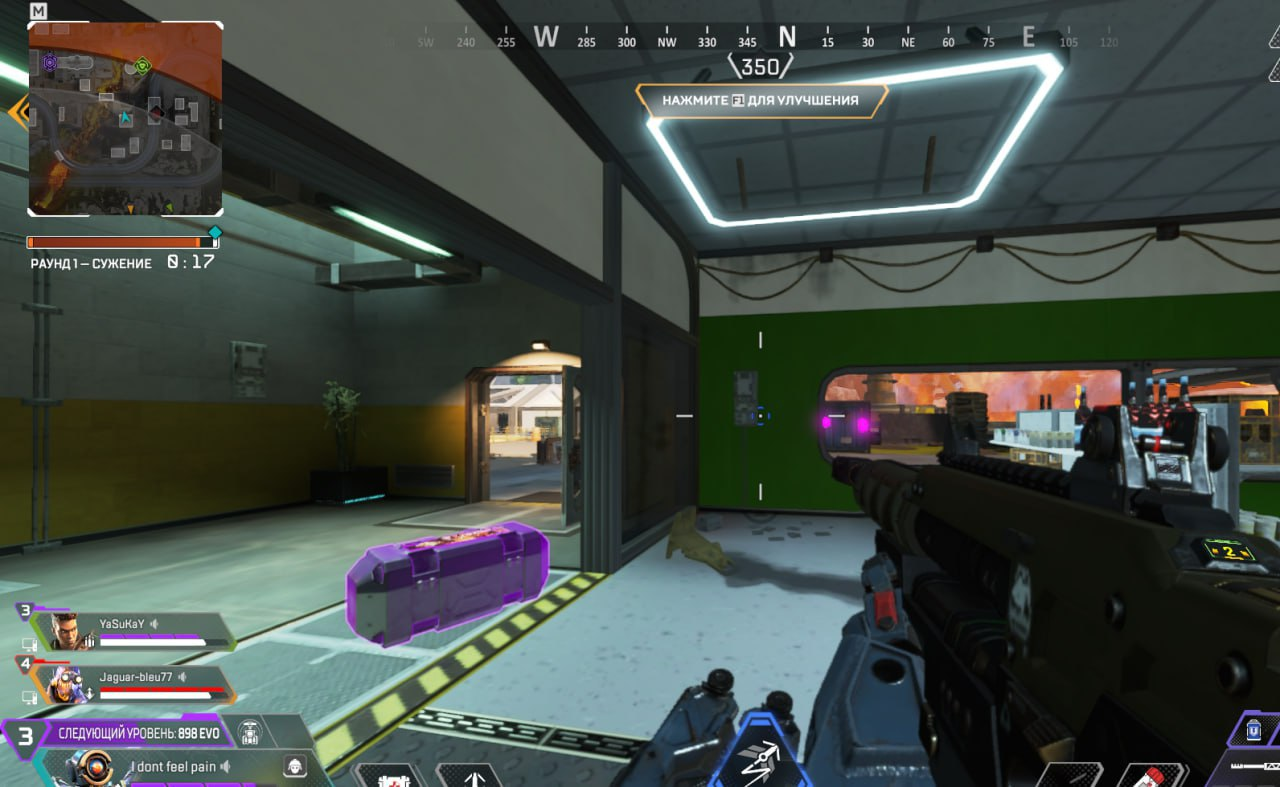The height and width of the screenshot is (787, 1280).
Task: Click the helmet icon beside the voice line
Action: [294, 767]
